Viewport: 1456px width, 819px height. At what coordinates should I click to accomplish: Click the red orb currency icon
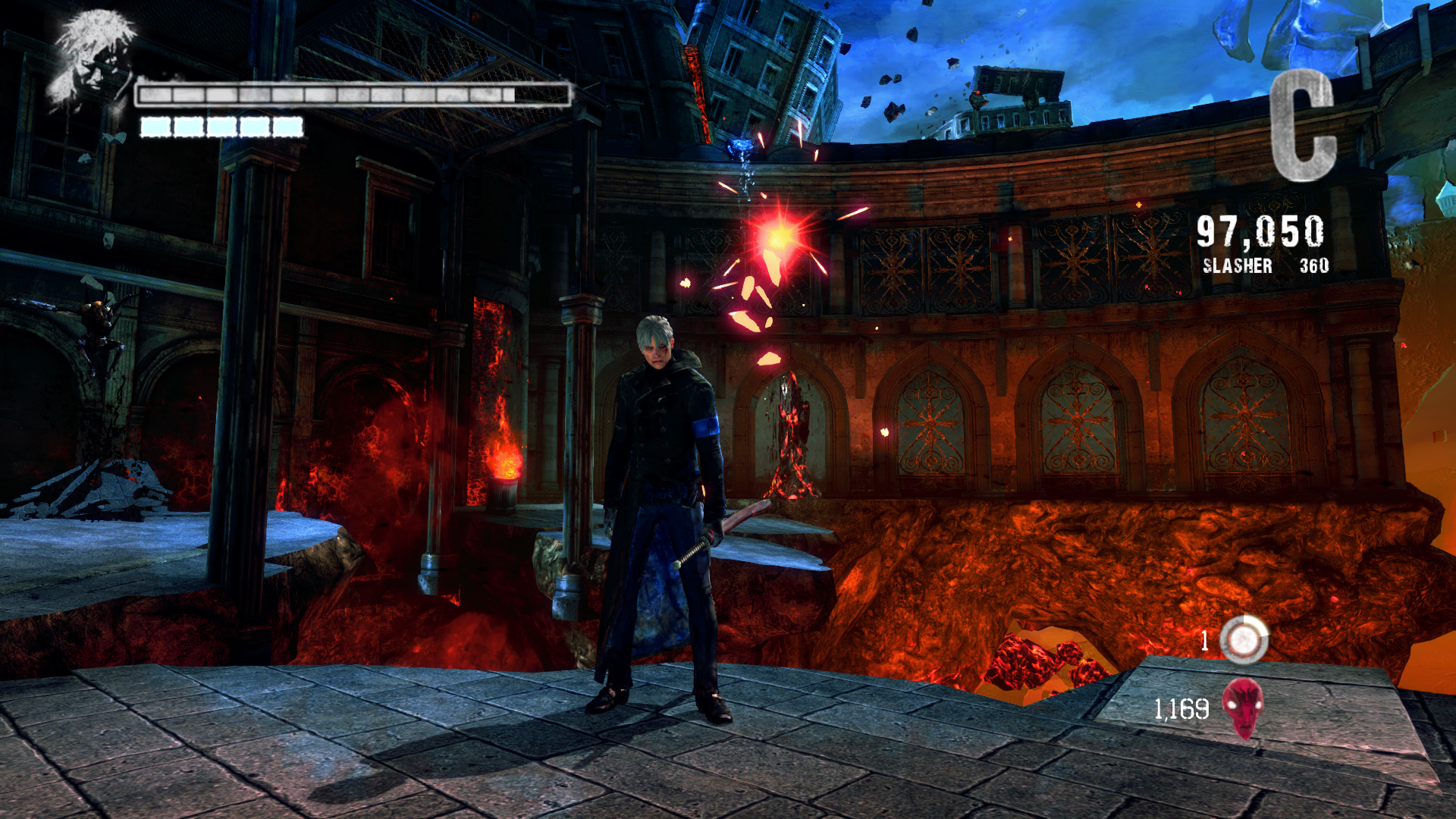(1243, 708)
